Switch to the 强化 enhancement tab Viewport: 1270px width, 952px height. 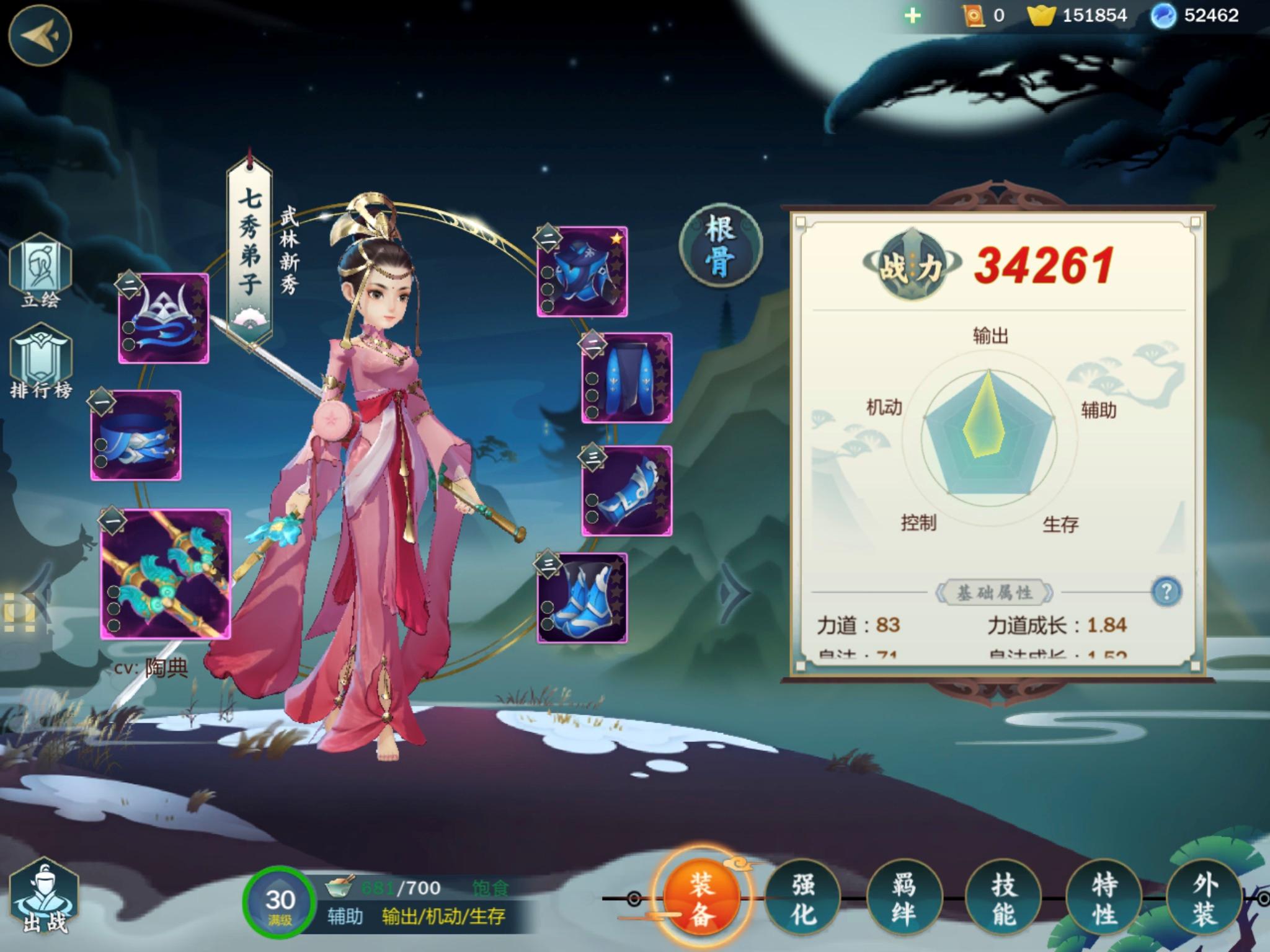803,897
